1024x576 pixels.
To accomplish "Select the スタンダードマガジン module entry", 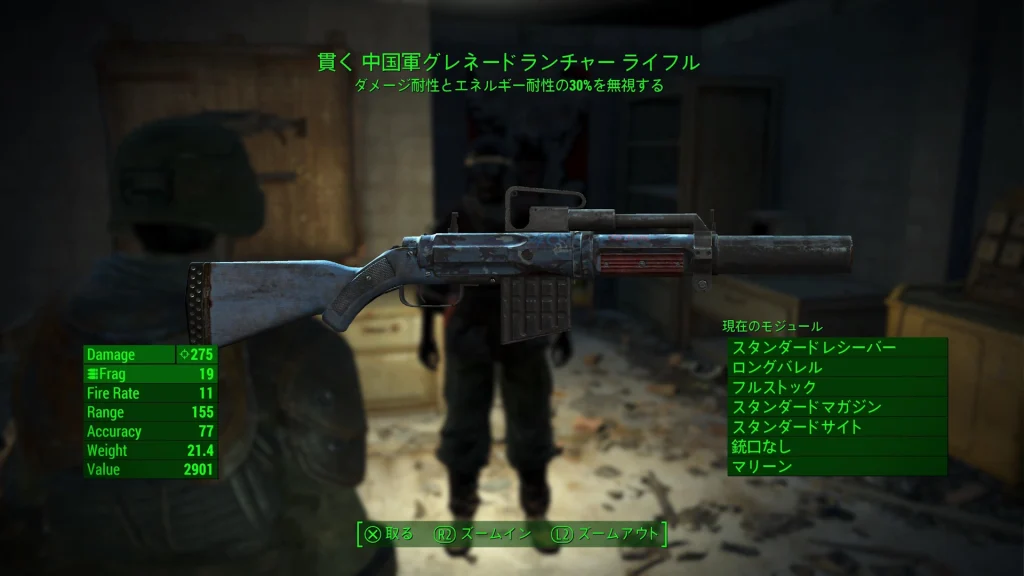I will (836, 407).
